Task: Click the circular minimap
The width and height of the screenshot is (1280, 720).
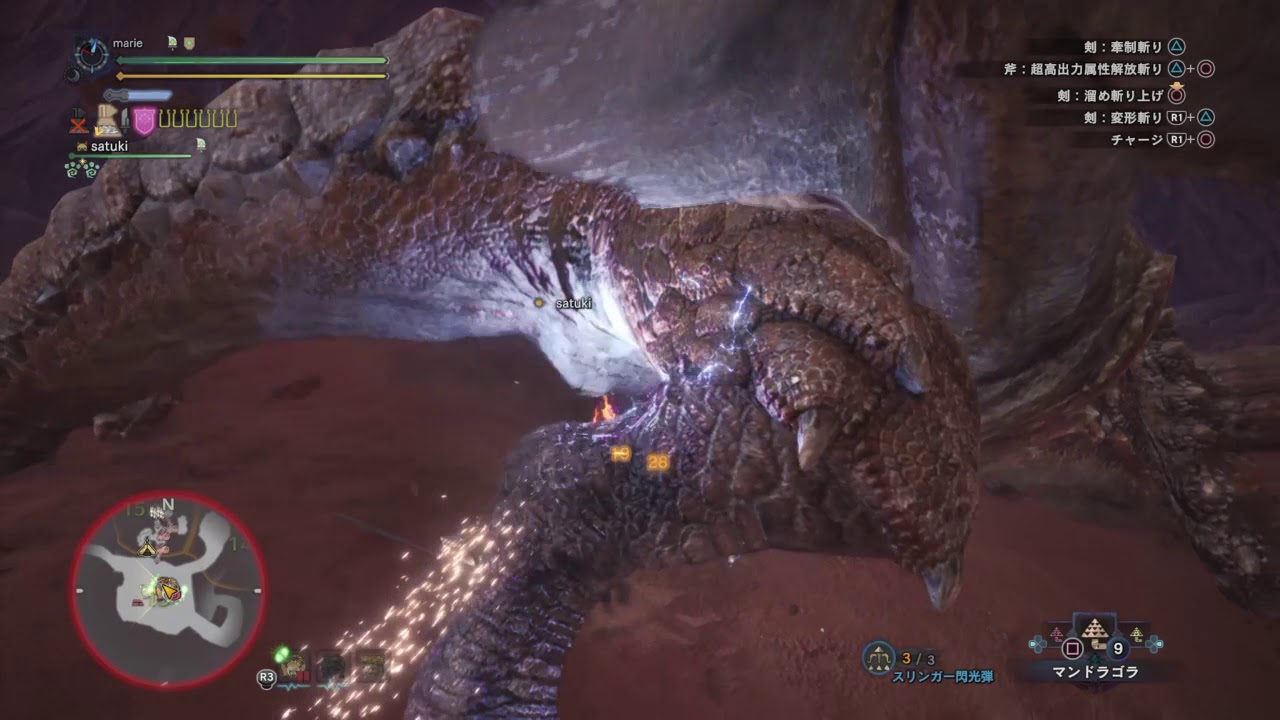Action: click(168, 588)
